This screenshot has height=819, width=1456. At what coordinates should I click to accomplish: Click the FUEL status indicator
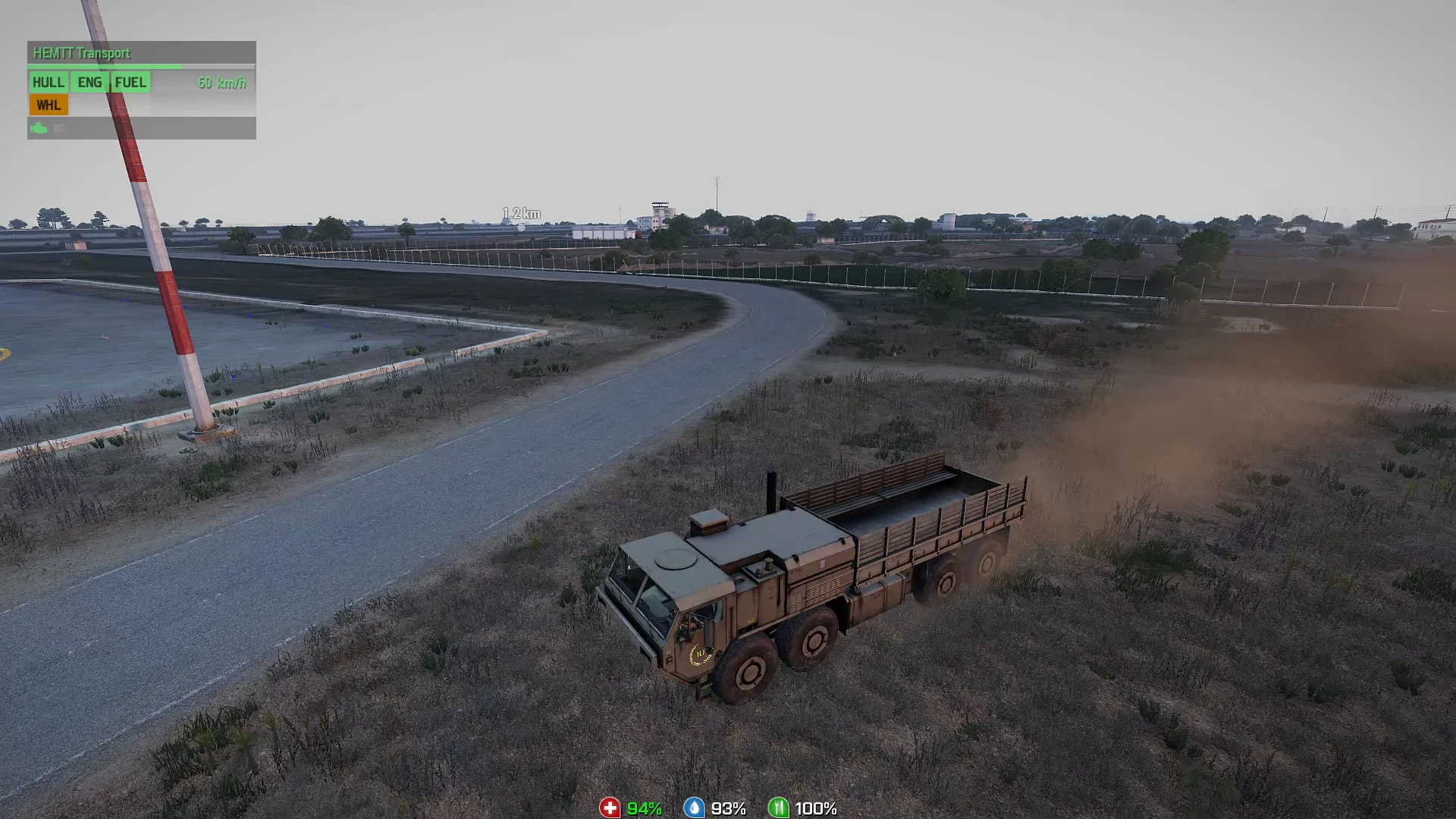coord(130,83)
